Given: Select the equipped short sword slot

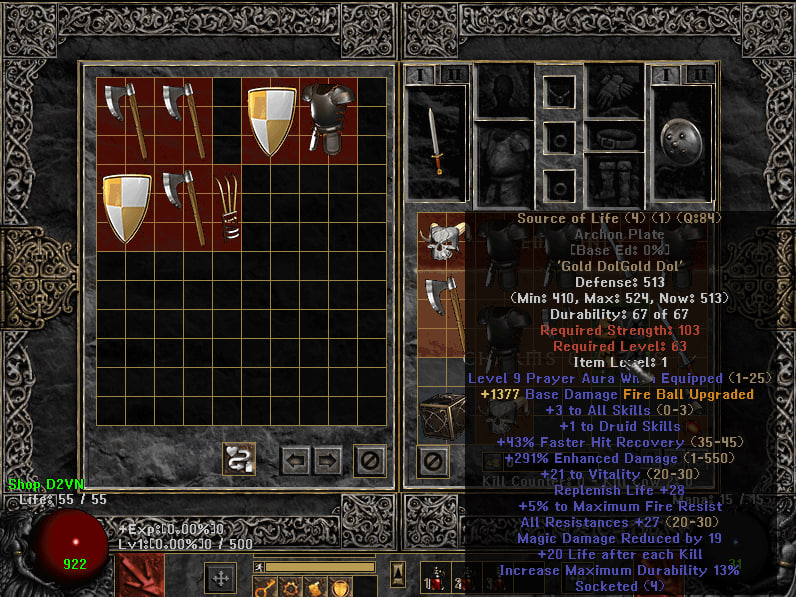Looking at the screenshot, I should pos(436,141).
